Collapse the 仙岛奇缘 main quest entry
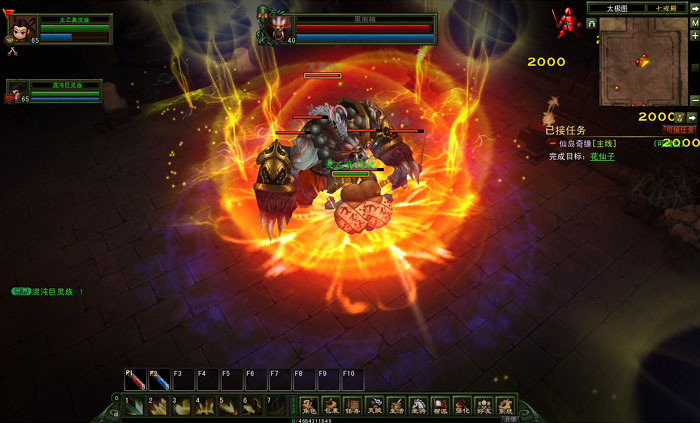Viewport: 700px width, 423px height. coord(552,144)
